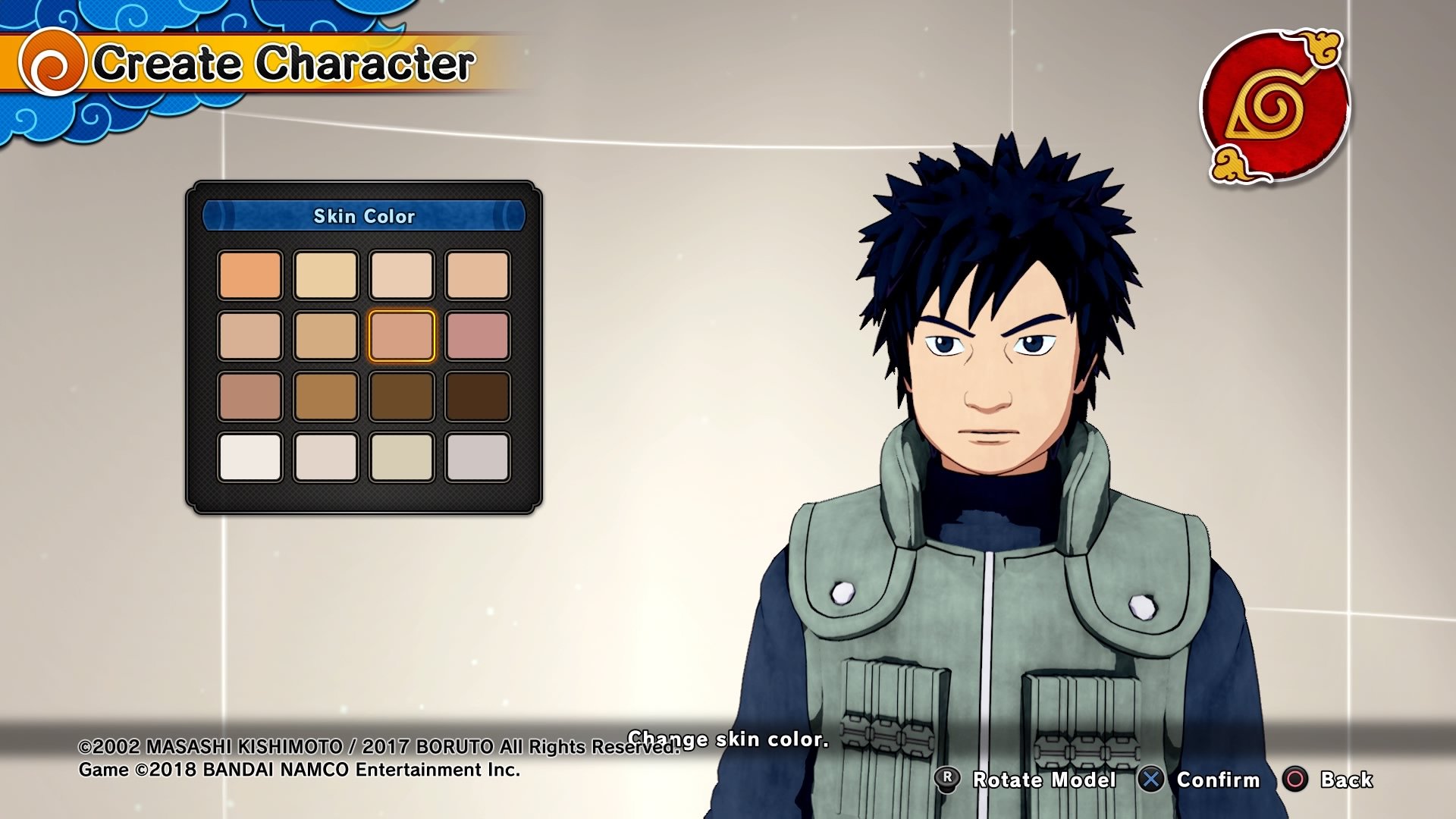Choose the darkest brown skin swatch
Image resolution: width=1456 pixels, height=819 pixels.
(x=478, y=396)
